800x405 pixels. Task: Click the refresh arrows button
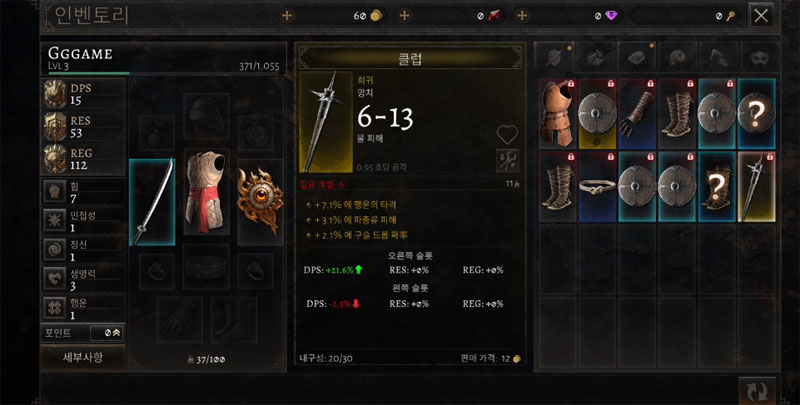click(x=757, y=390)
